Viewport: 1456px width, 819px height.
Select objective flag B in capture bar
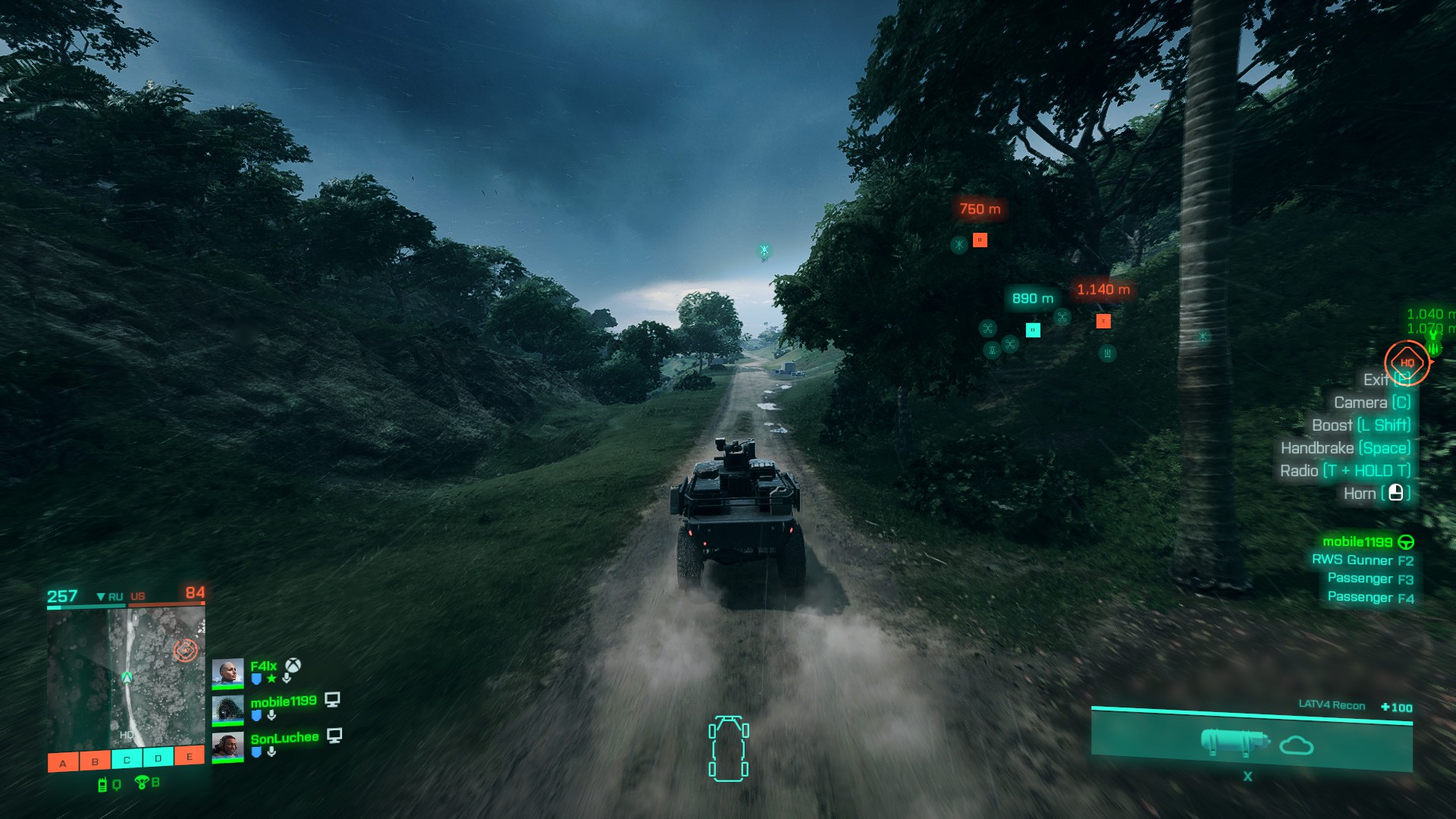[95, 761]
